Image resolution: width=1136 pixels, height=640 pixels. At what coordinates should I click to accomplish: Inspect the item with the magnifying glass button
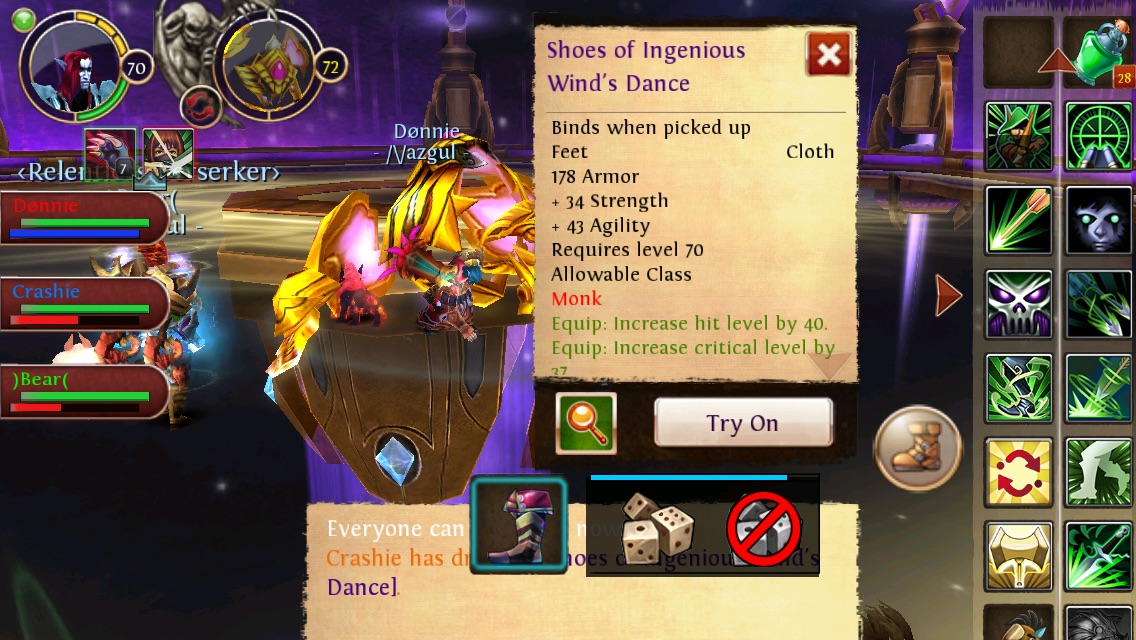coord(586,423)
